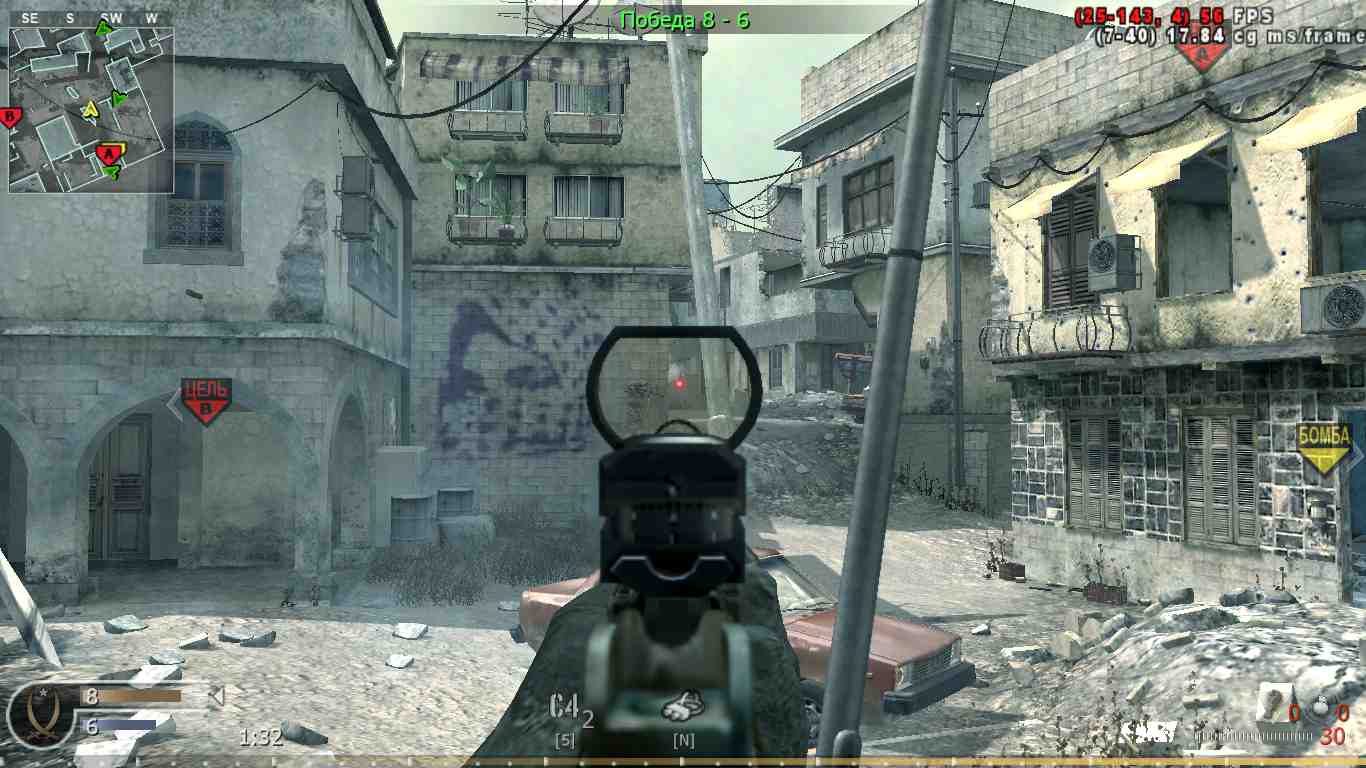
Task: Open the [N] keybind label under the grenade
Action: 685,741
